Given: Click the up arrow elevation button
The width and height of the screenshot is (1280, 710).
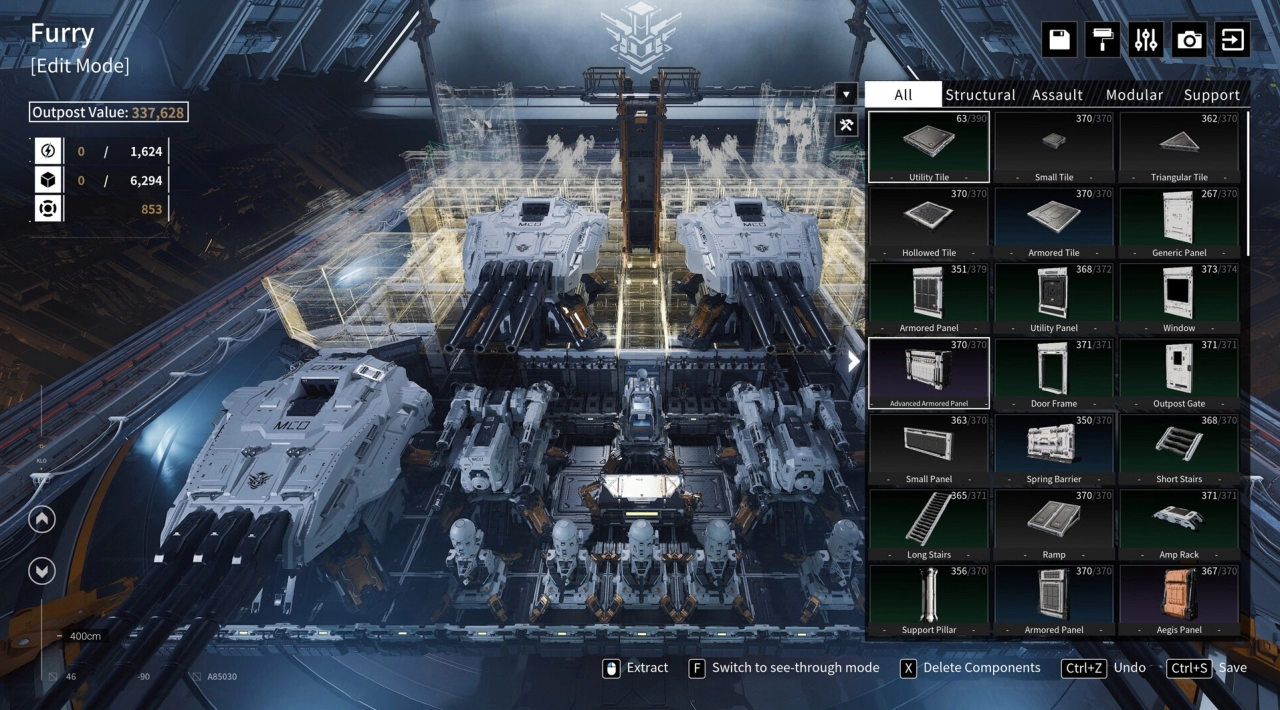Looking at the screenshot, I should tap(42, 520).
